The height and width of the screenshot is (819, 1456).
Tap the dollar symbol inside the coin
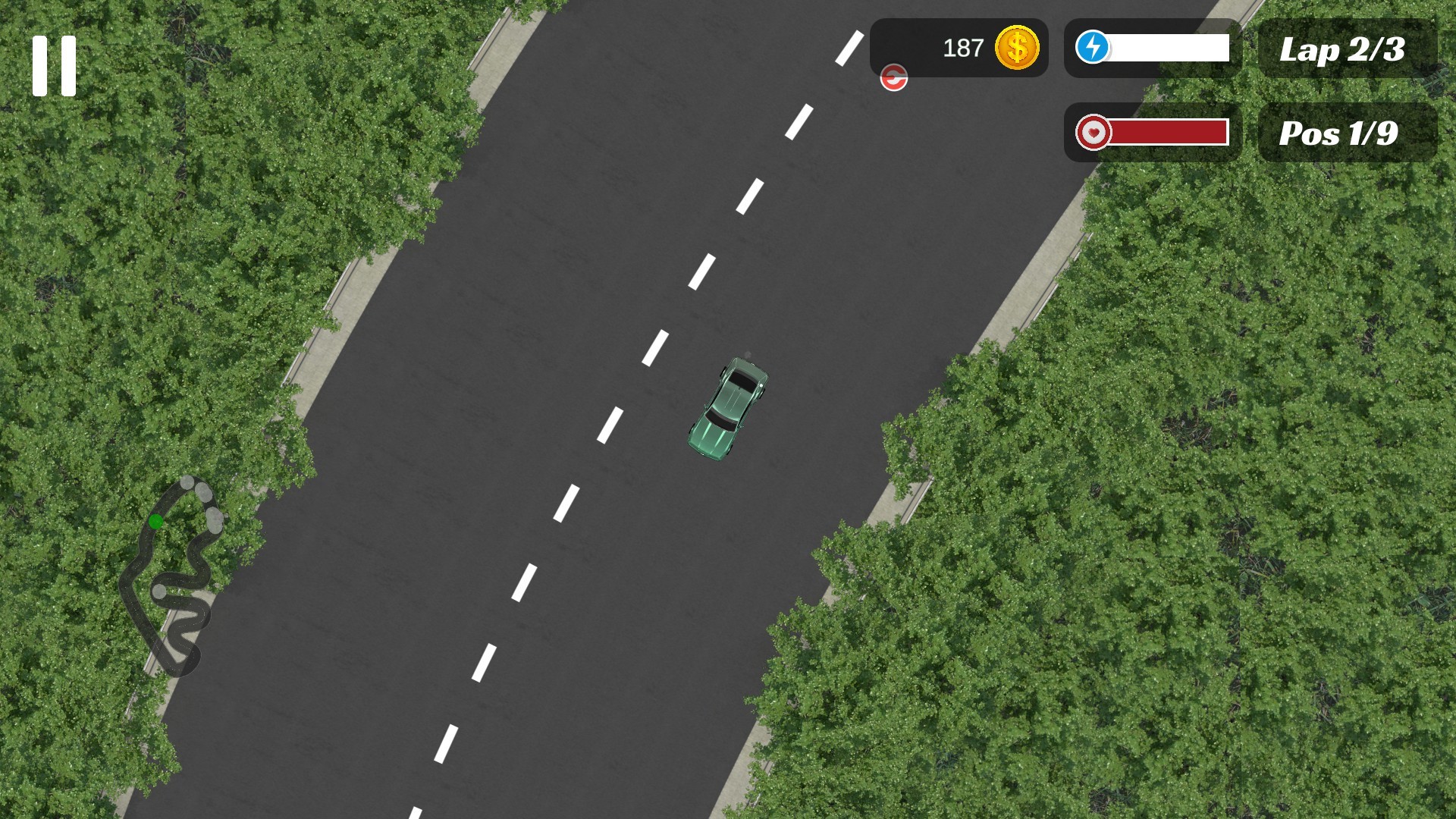tap(1017, 49)
